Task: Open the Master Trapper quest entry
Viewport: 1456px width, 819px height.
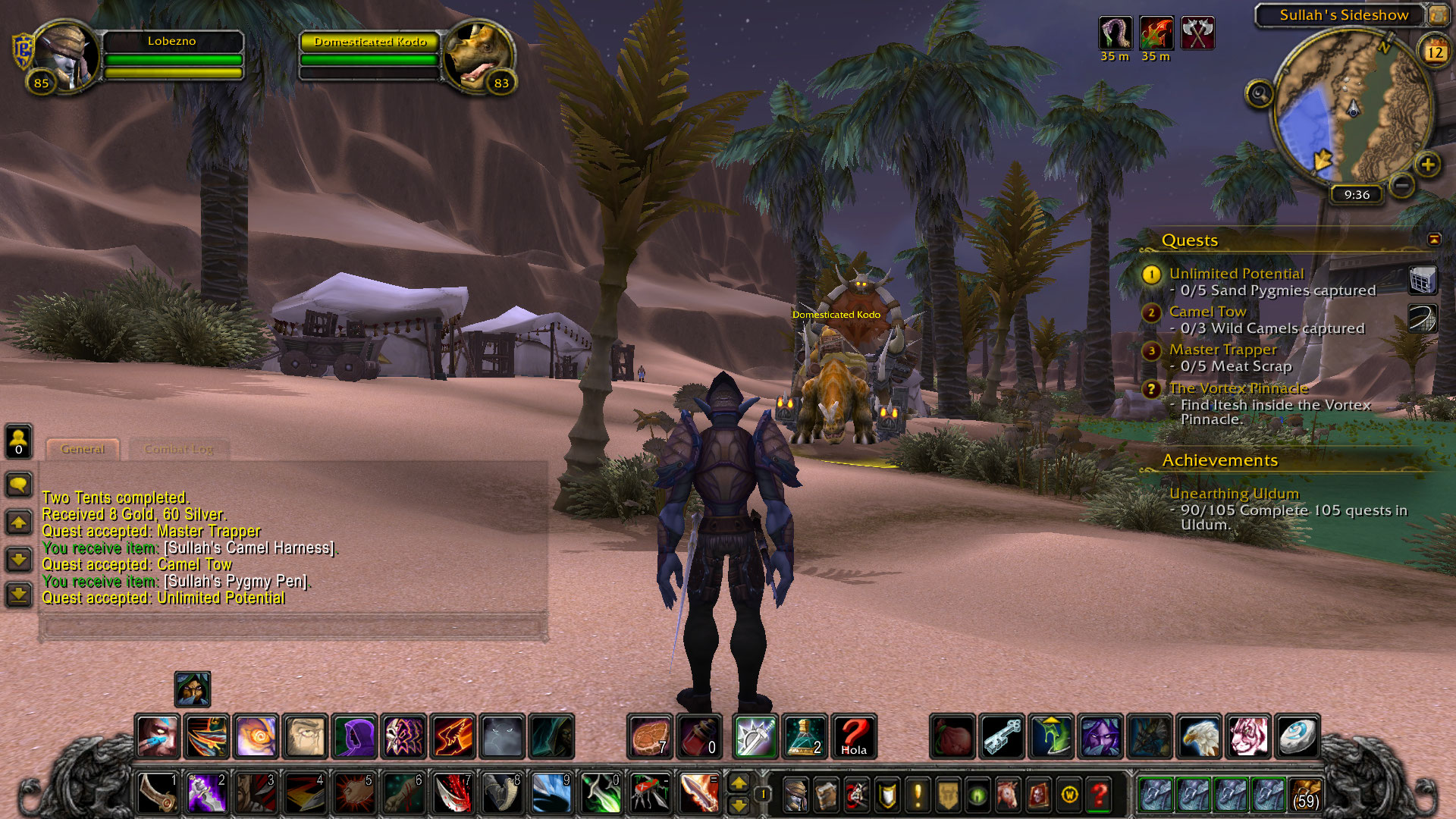Action: (1222, 350)
